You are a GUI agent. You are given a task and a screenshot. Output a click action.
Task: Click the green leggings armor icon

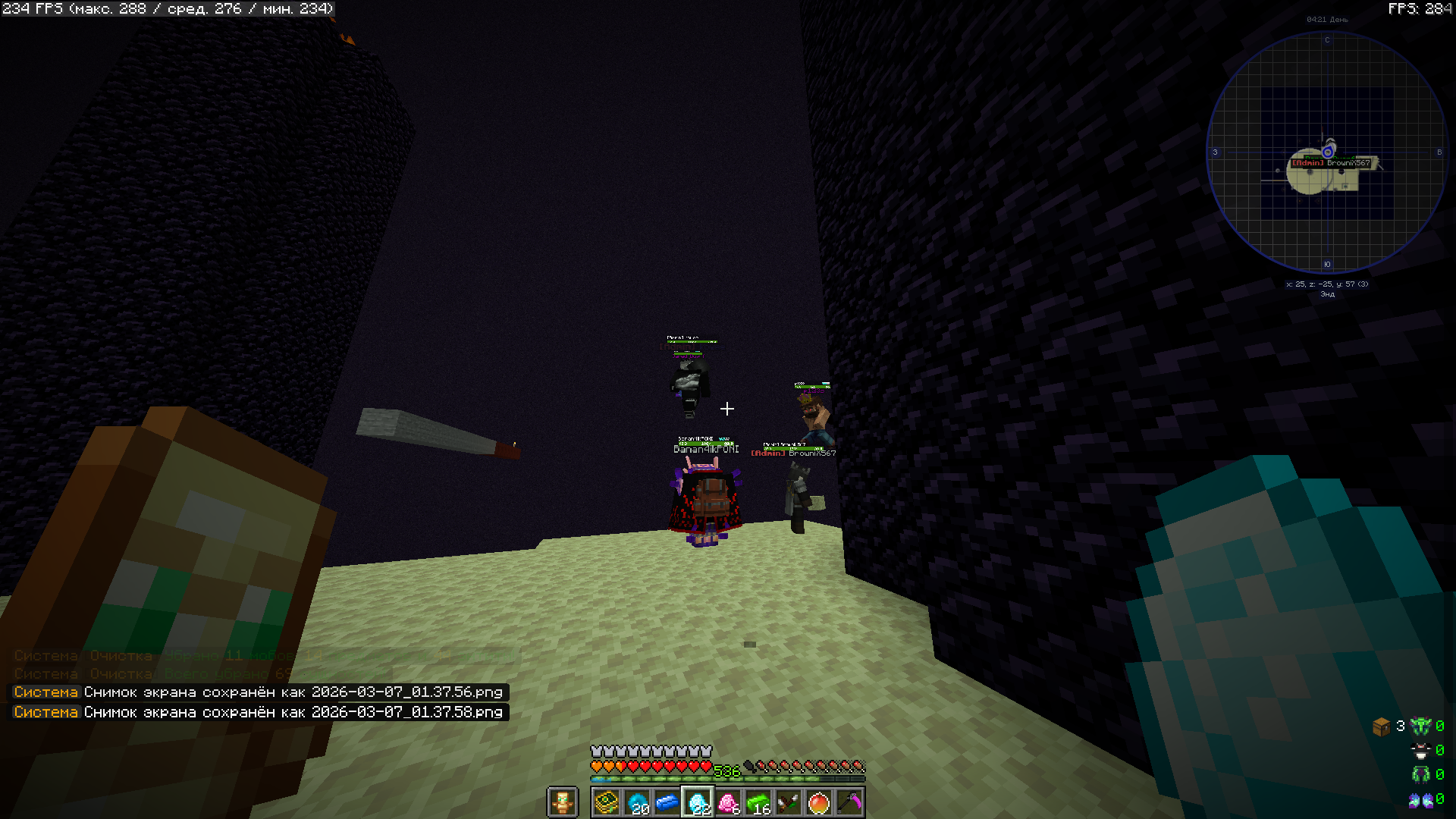[x=1420, y=775]
